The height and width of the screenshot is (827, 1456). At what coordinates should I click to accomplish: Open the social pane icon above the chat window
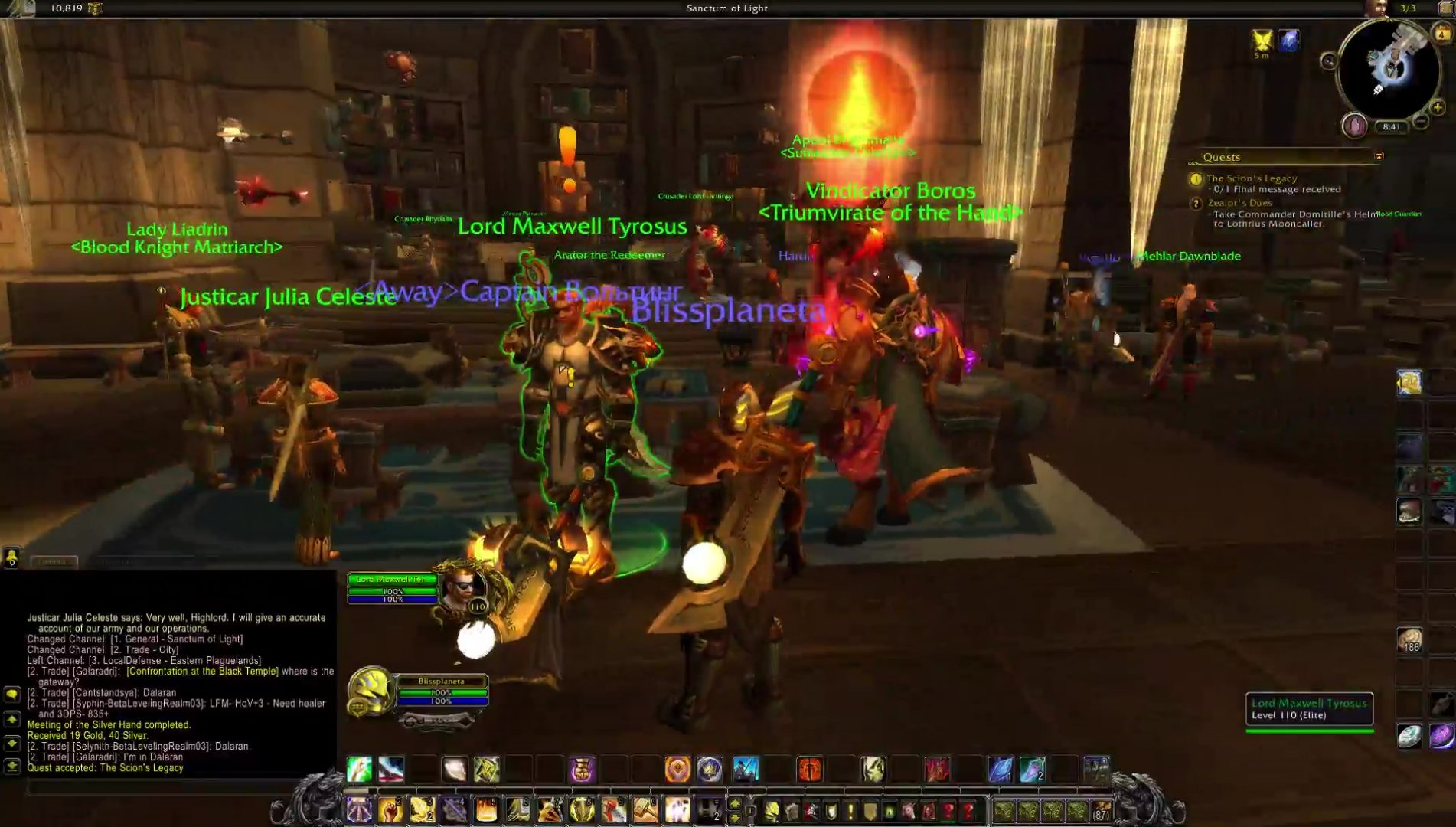(11, 557)
